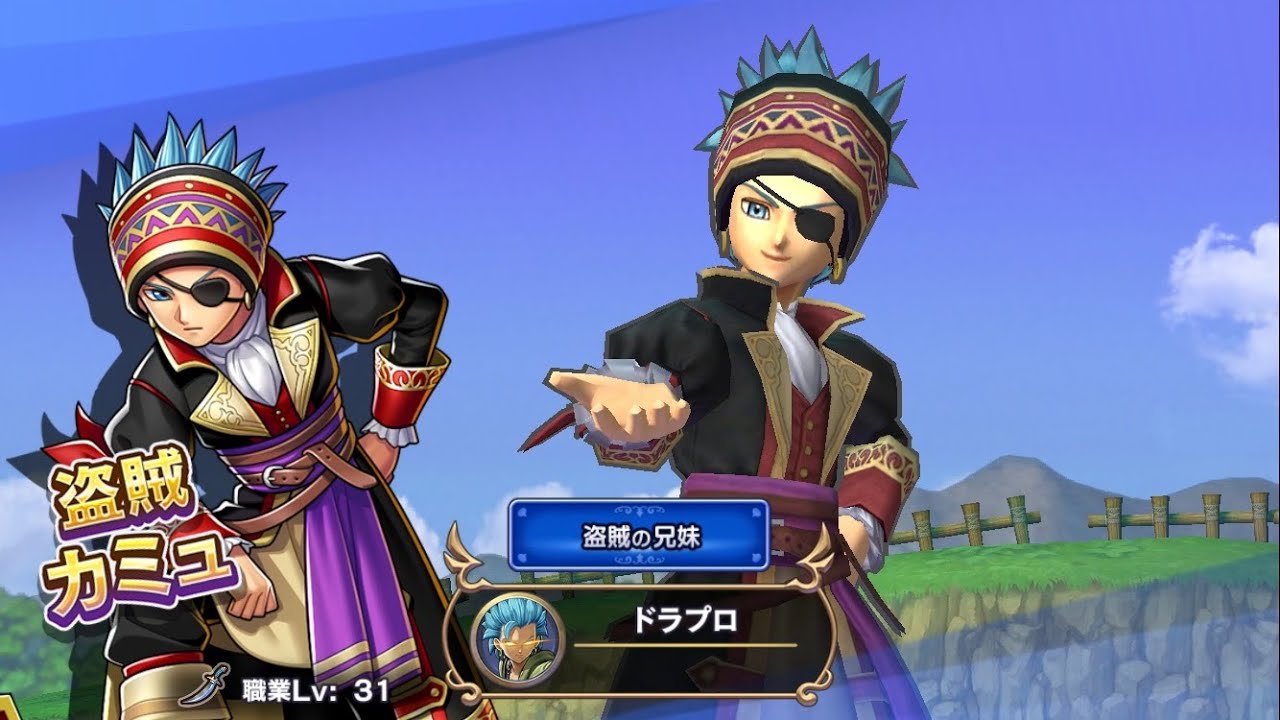Select the blue 盗賊の兄妹 title plate
1280x720 pixels.
[639, 535]
